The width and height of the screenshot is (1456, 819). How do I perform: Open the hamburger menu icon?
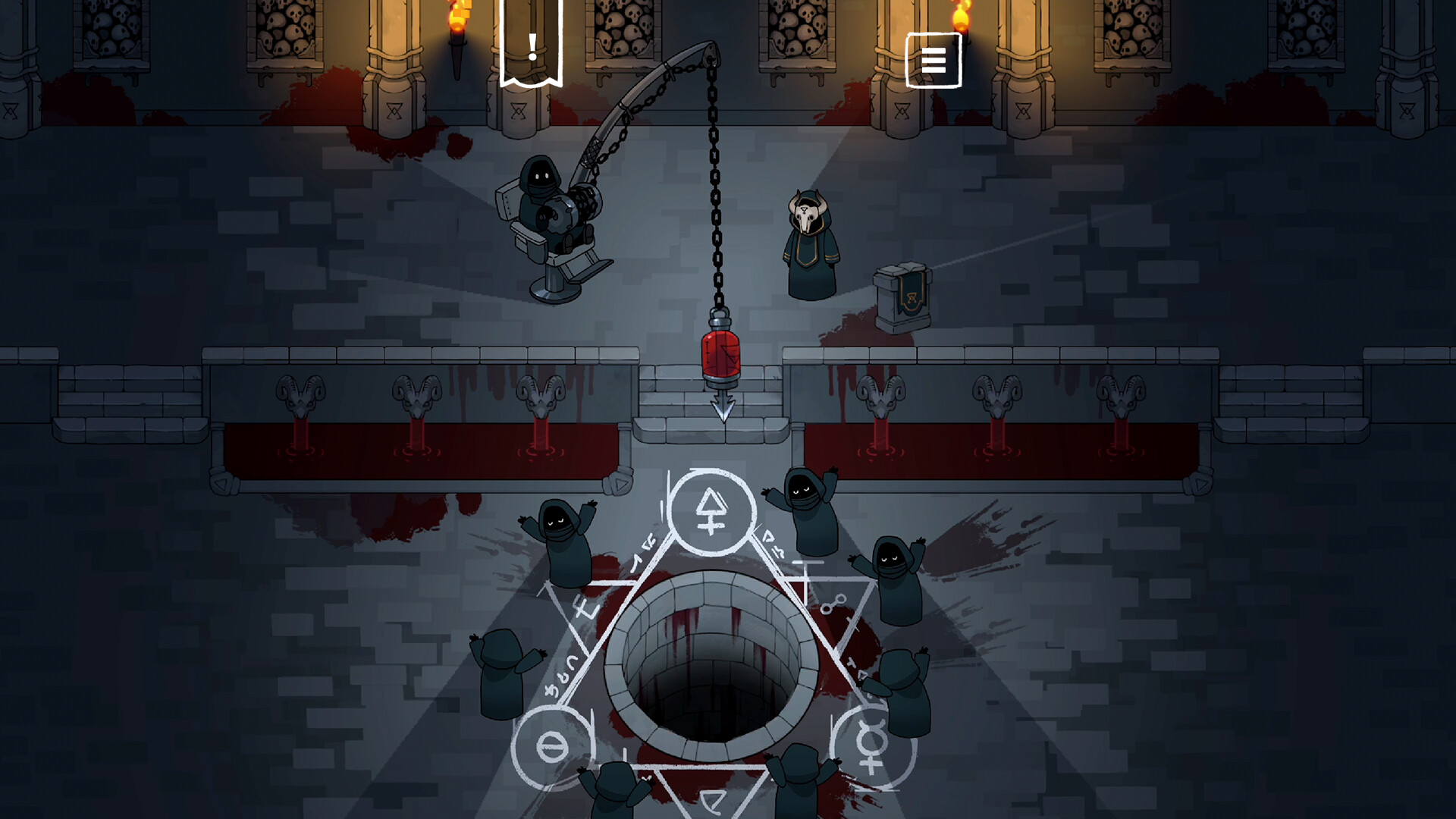click(x=934, y=61)
